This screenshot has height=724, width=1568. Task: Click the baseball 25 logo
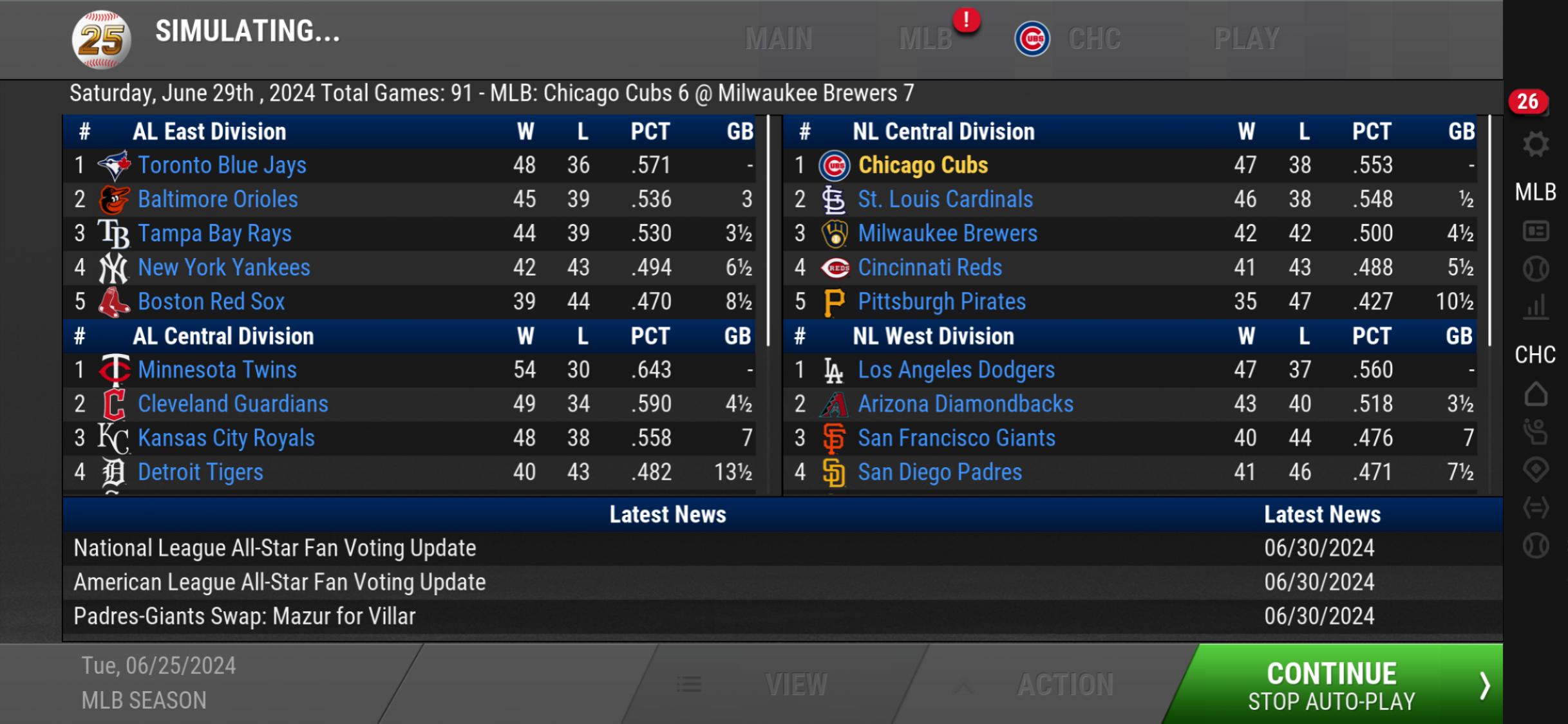pos(101,40)
